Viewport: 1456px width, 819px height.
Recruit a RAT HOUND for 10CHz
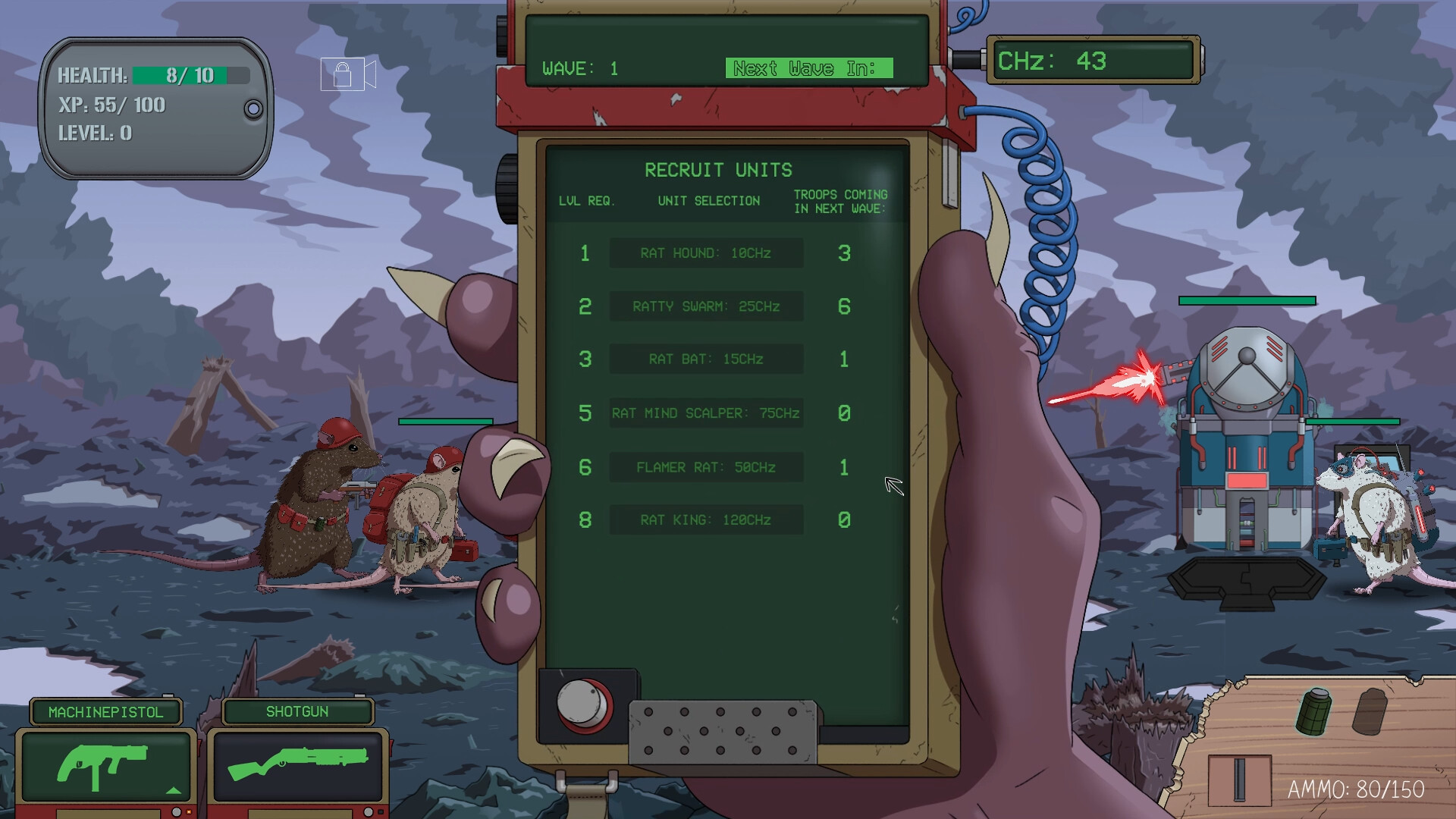705,253
